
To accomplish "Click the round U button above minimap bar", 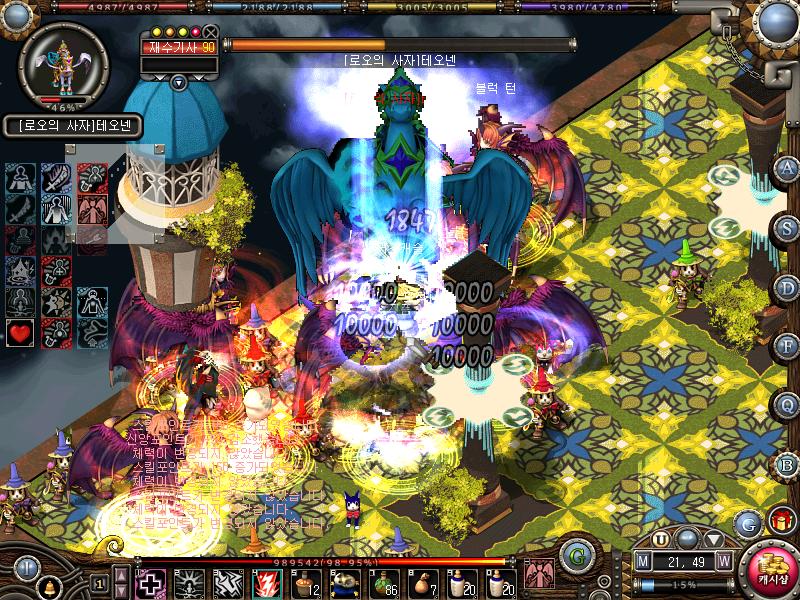I will click(x=662, y=539).
